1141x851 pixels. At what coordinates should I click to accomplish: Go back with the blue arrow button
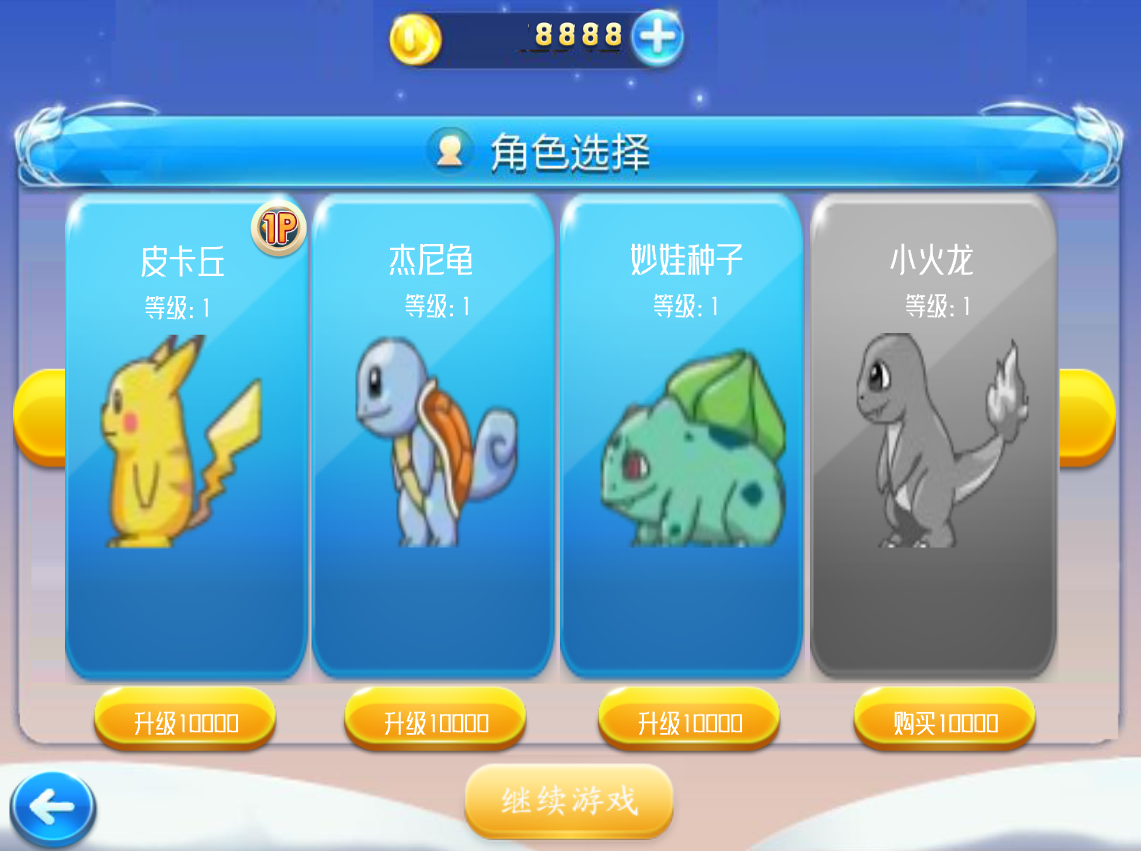53,808
